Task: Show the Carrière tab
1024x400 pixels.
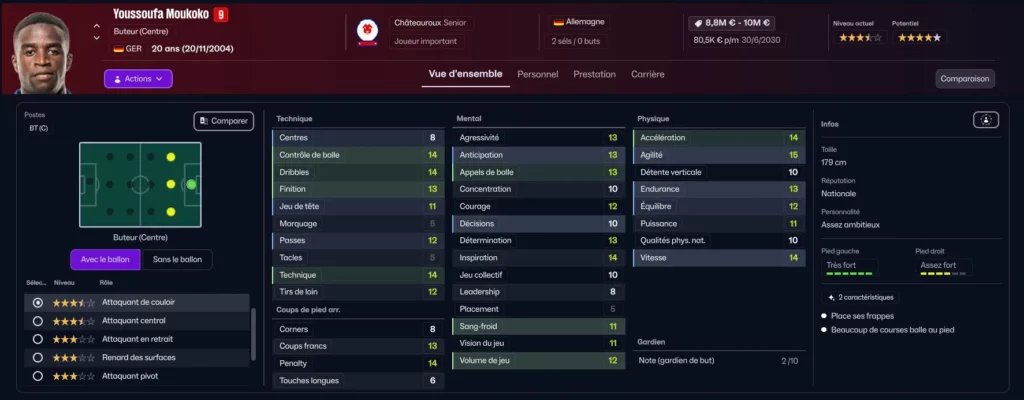Action: click(647, 74)
